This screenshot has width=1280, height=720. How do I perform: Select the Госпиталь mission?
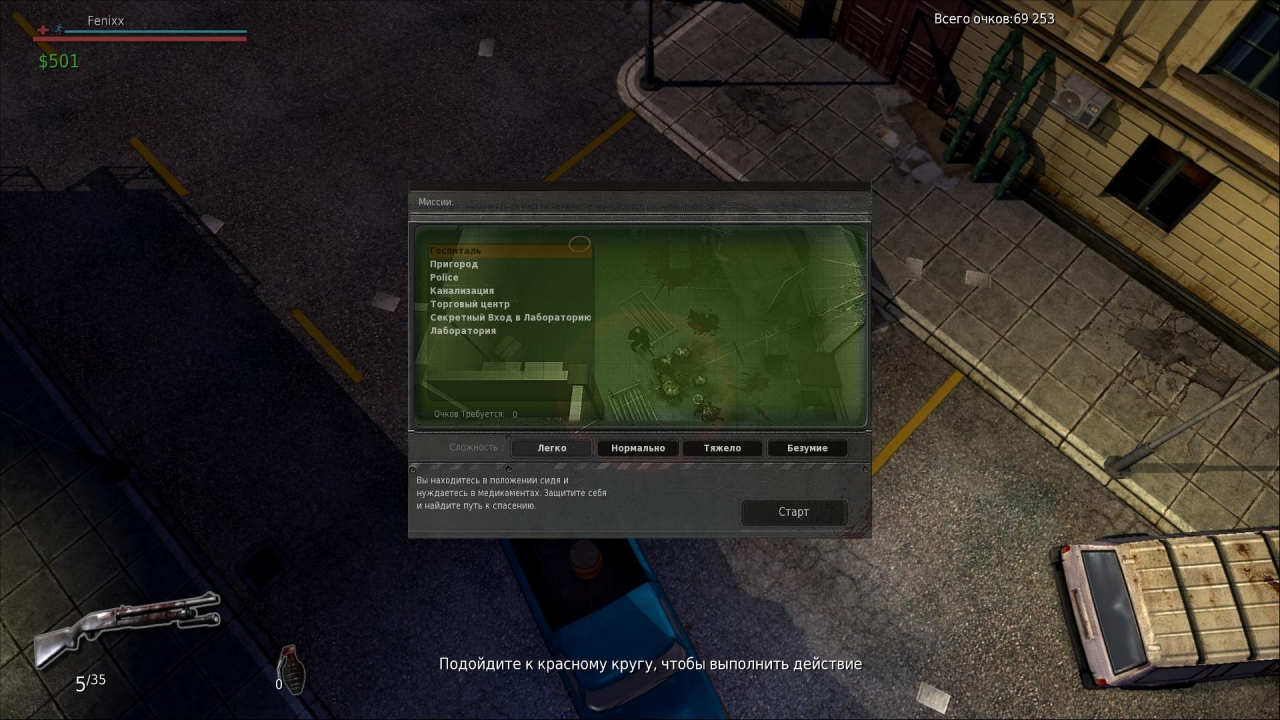[x=456, y=251]
